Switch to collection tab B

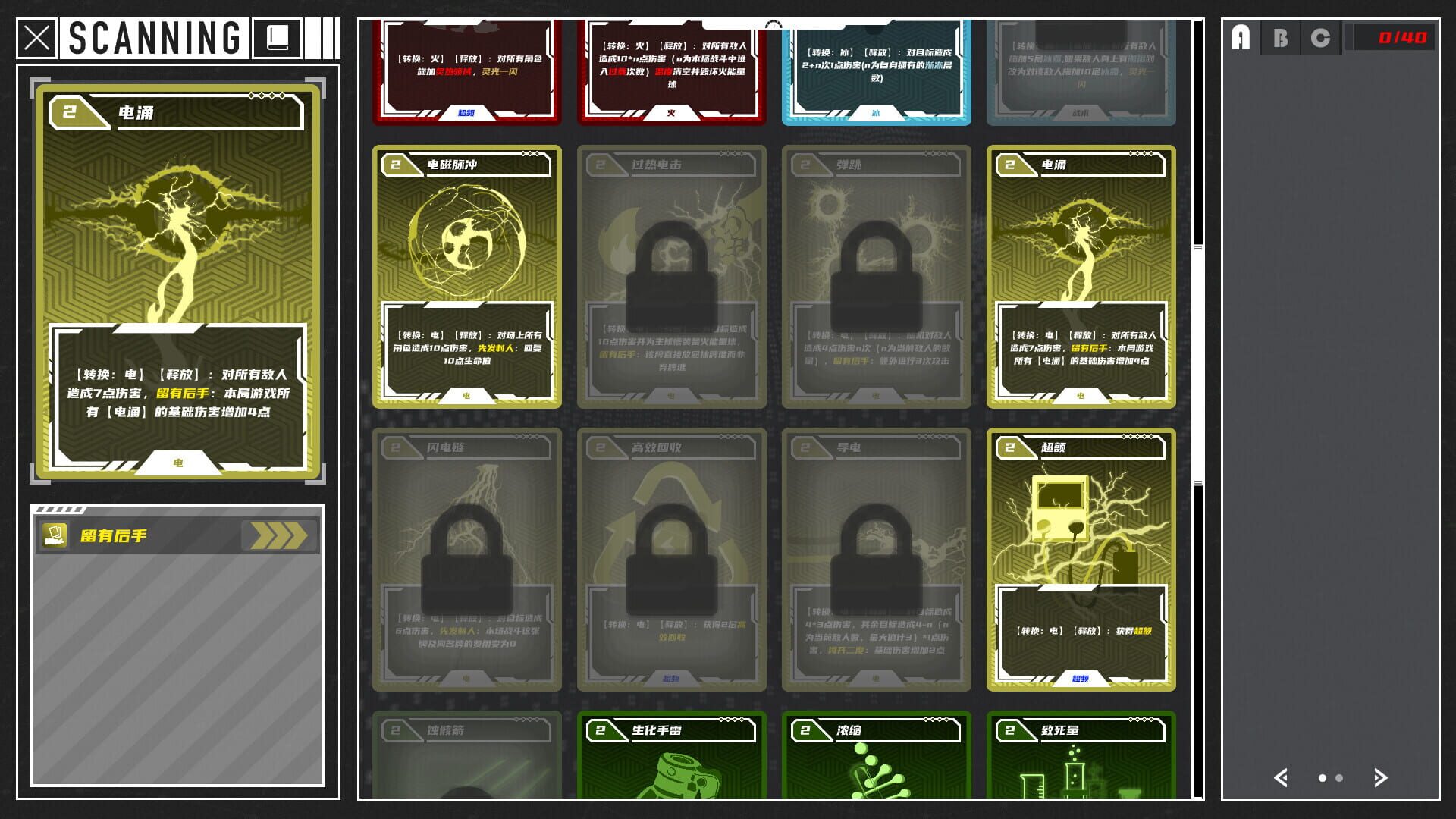pos(1280,37)
